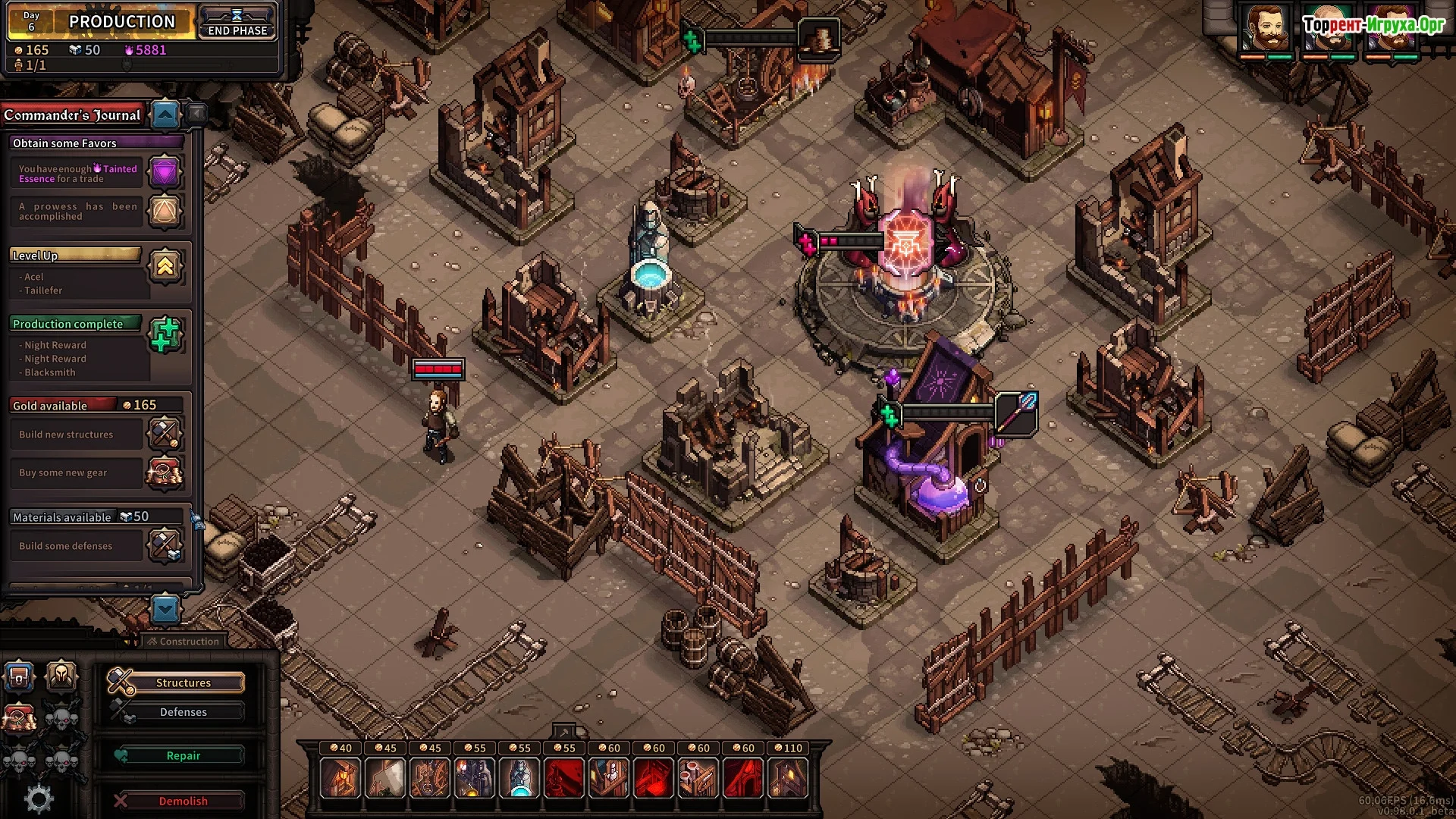Activate the Demolish button

(x=183, y=801)
